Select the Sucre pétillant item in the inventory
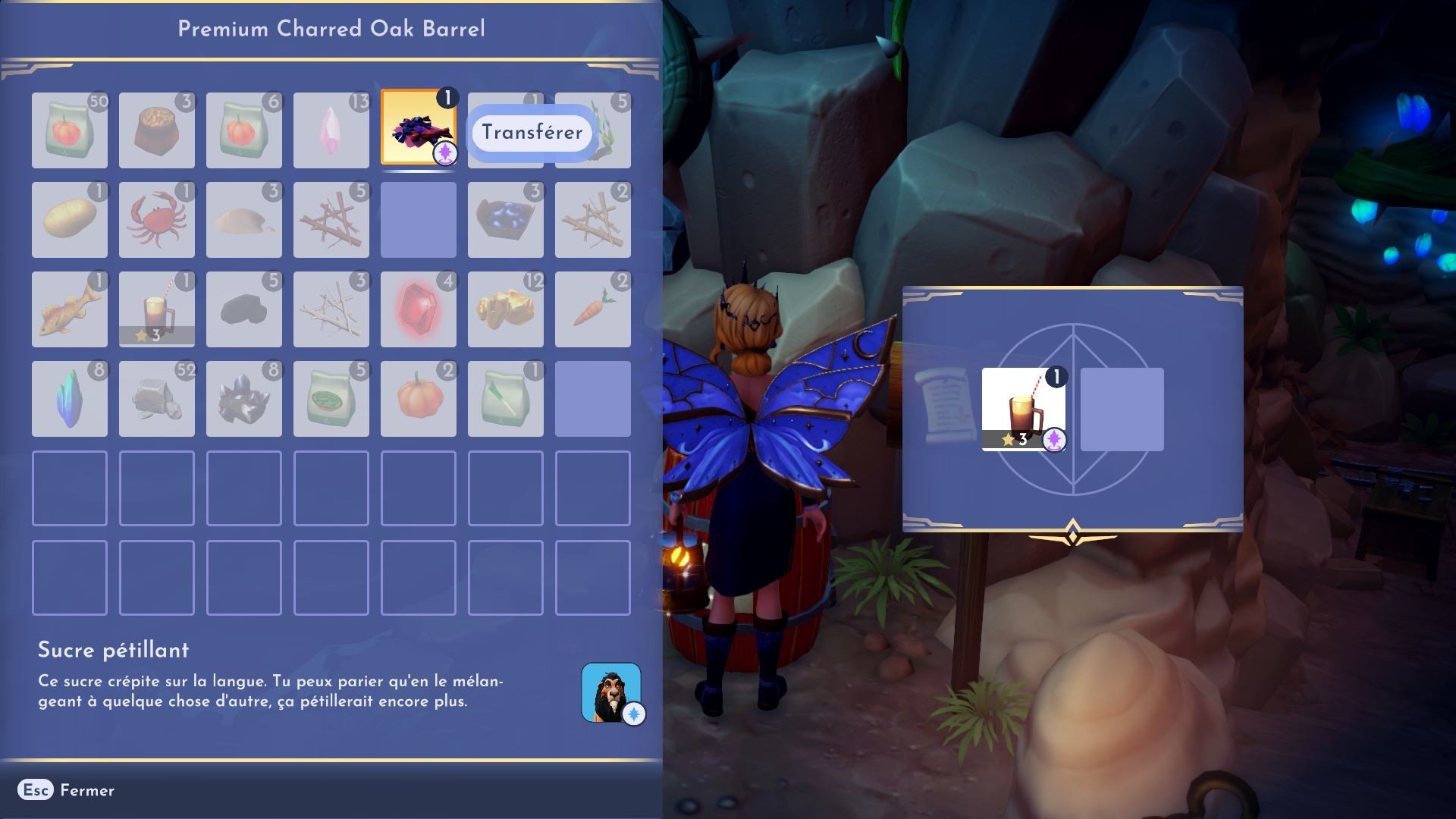Image resolution: width=1456 pixels, height=819 pixels. tap(418, 130)
